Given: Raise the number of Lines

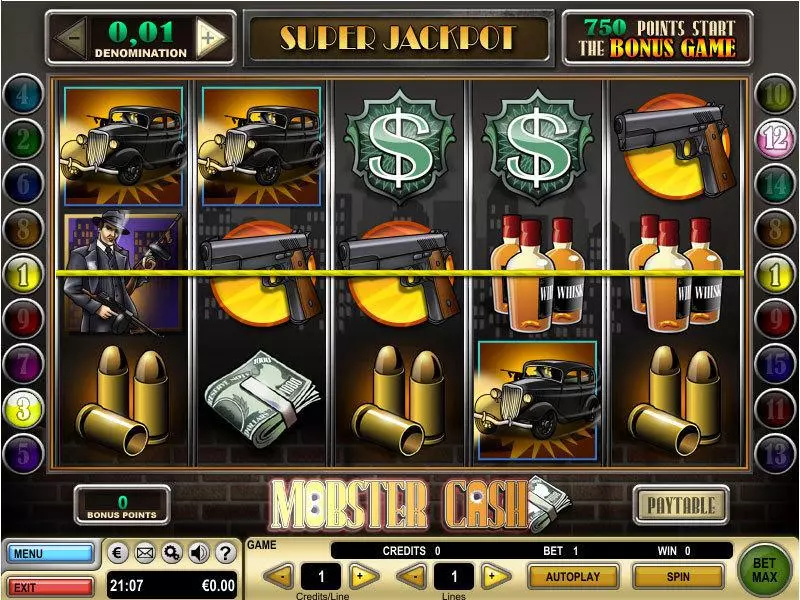Looking at the screenshot, I should [x=492, y=576].
